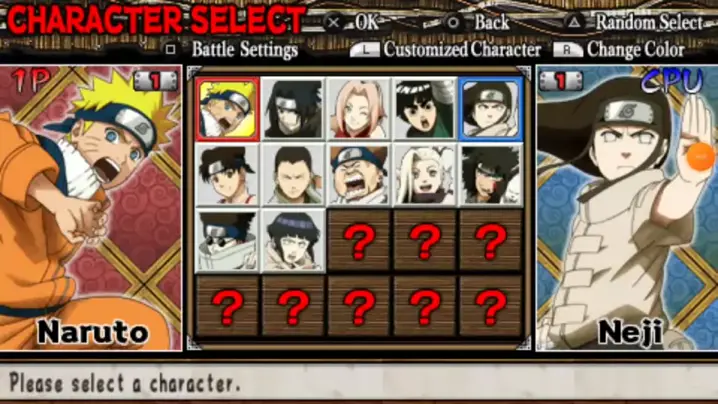
Task: Pick Shikamaru from the roster
Action: [x=294, y=174]
